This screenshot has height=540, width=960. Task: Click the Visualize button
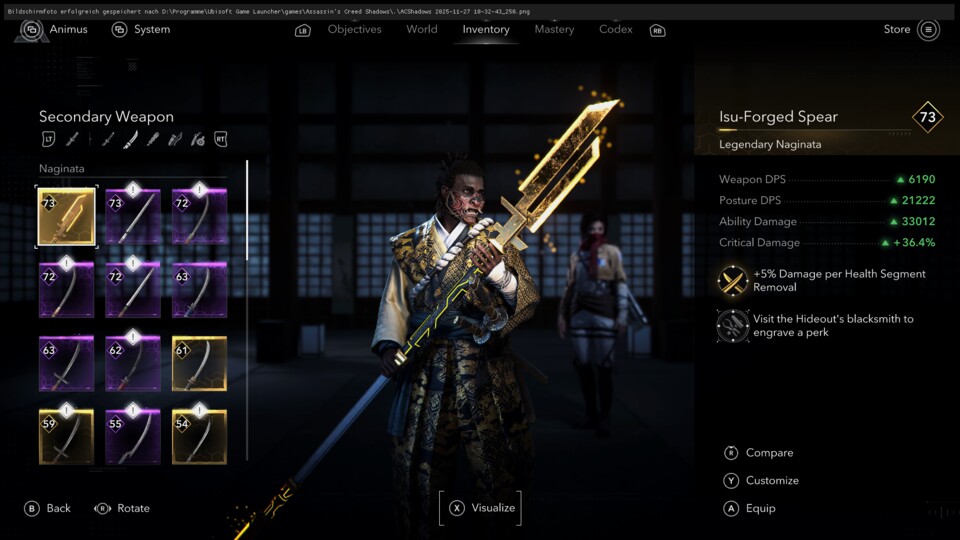click(x=481, y=508)
